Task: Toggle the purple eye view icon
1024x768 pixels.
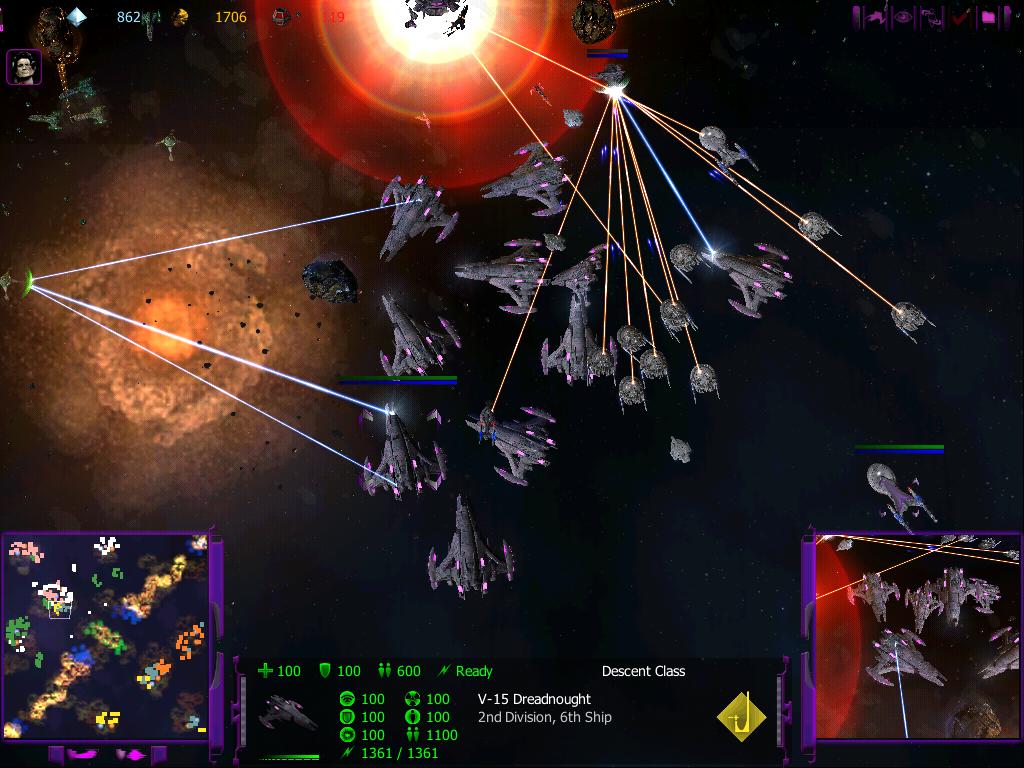Action: (903, 17)
